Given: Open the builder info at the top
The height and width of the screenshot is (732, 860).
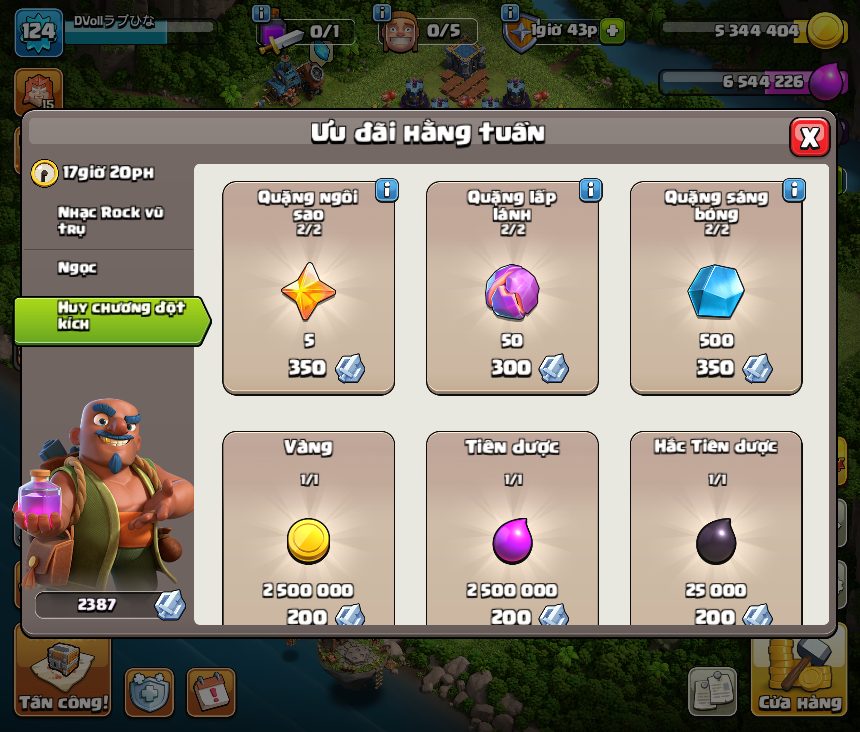Looking at the screenshot, I should [x=381, y=13].
